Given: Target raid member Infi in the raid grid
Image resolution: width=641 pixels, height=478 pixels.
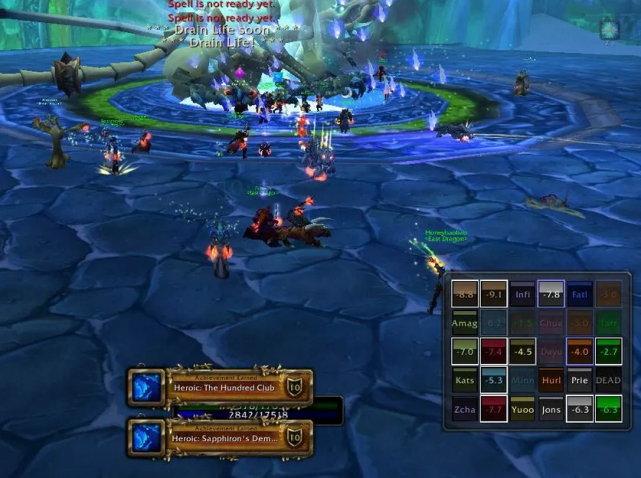Looking at the screenshot, I should (x=522, y=295).
